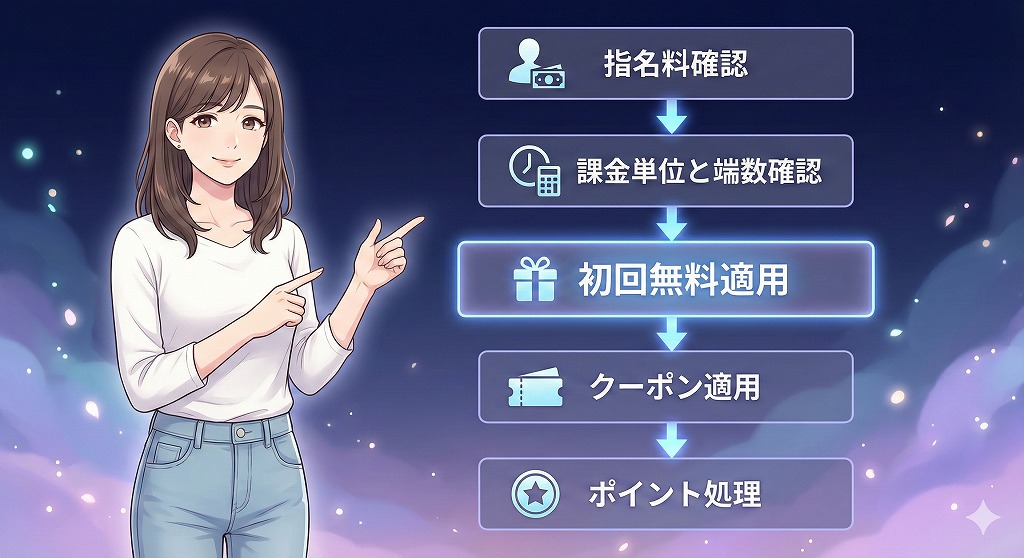1024x558 pixels.
Task: Select the ポイント処理 step
Action: click(665, 493)
